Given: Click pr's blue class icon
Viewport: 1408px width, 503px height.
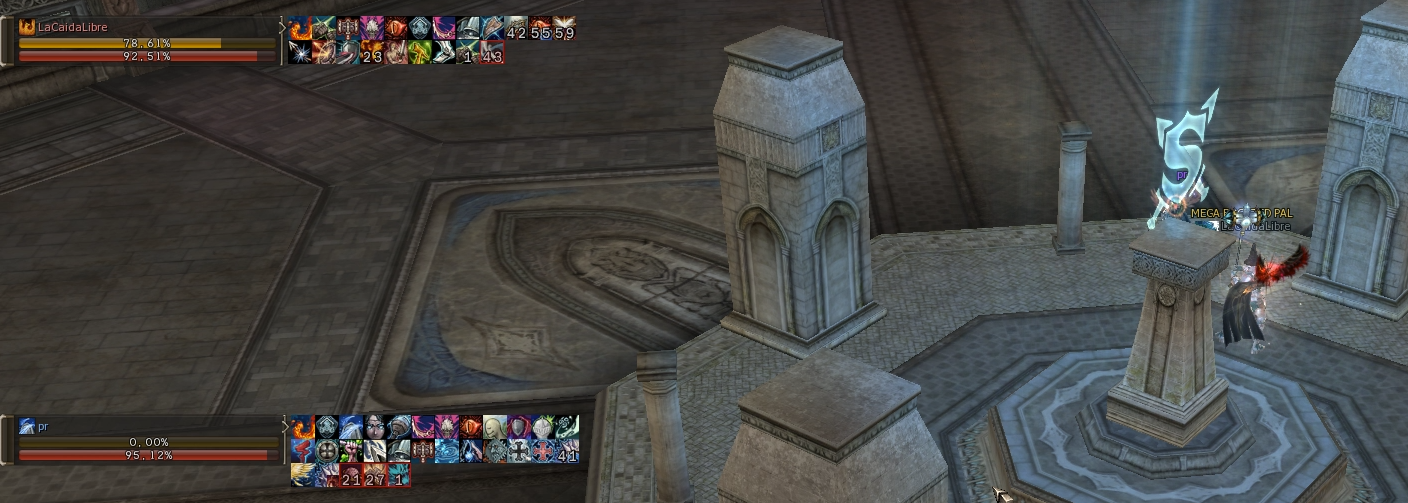Looking at the screenshot, I should pos(27,427).
